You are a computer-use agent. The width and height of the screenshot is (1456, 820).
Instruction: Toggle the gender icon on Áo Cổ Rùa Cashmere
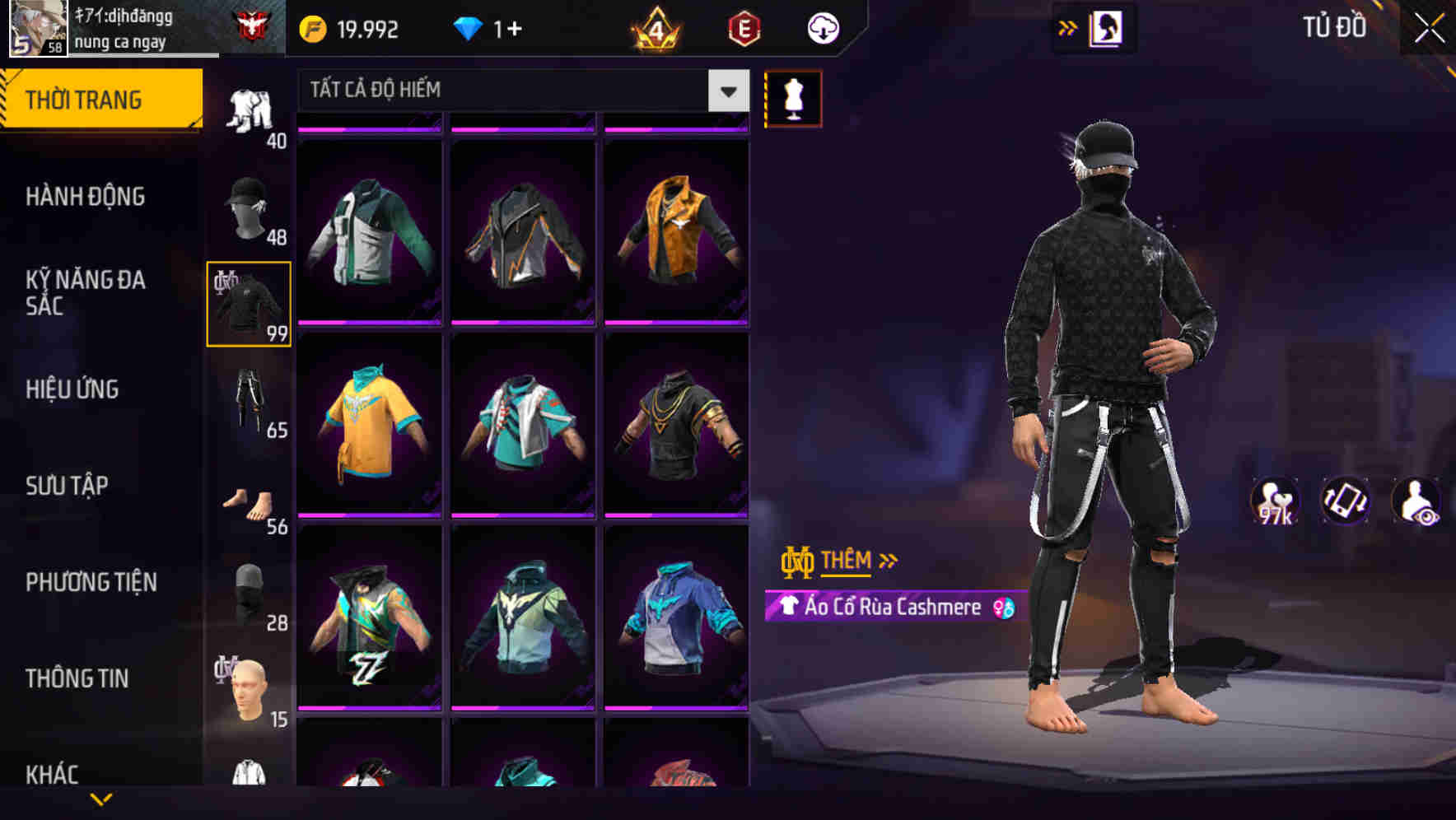click(1001, 608)
